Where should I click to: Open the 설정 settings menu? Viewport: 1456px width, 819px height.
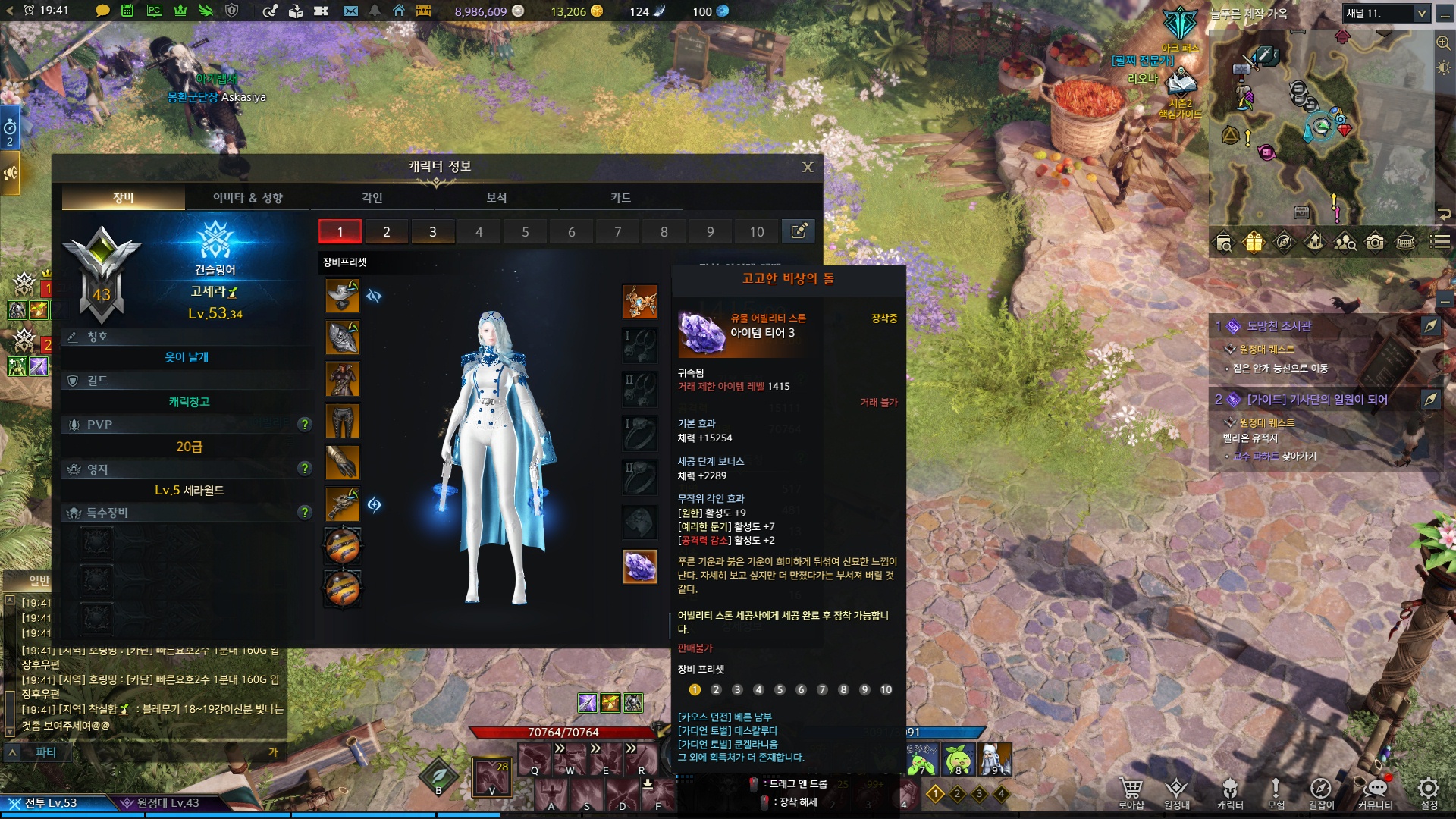[1429, 793]
